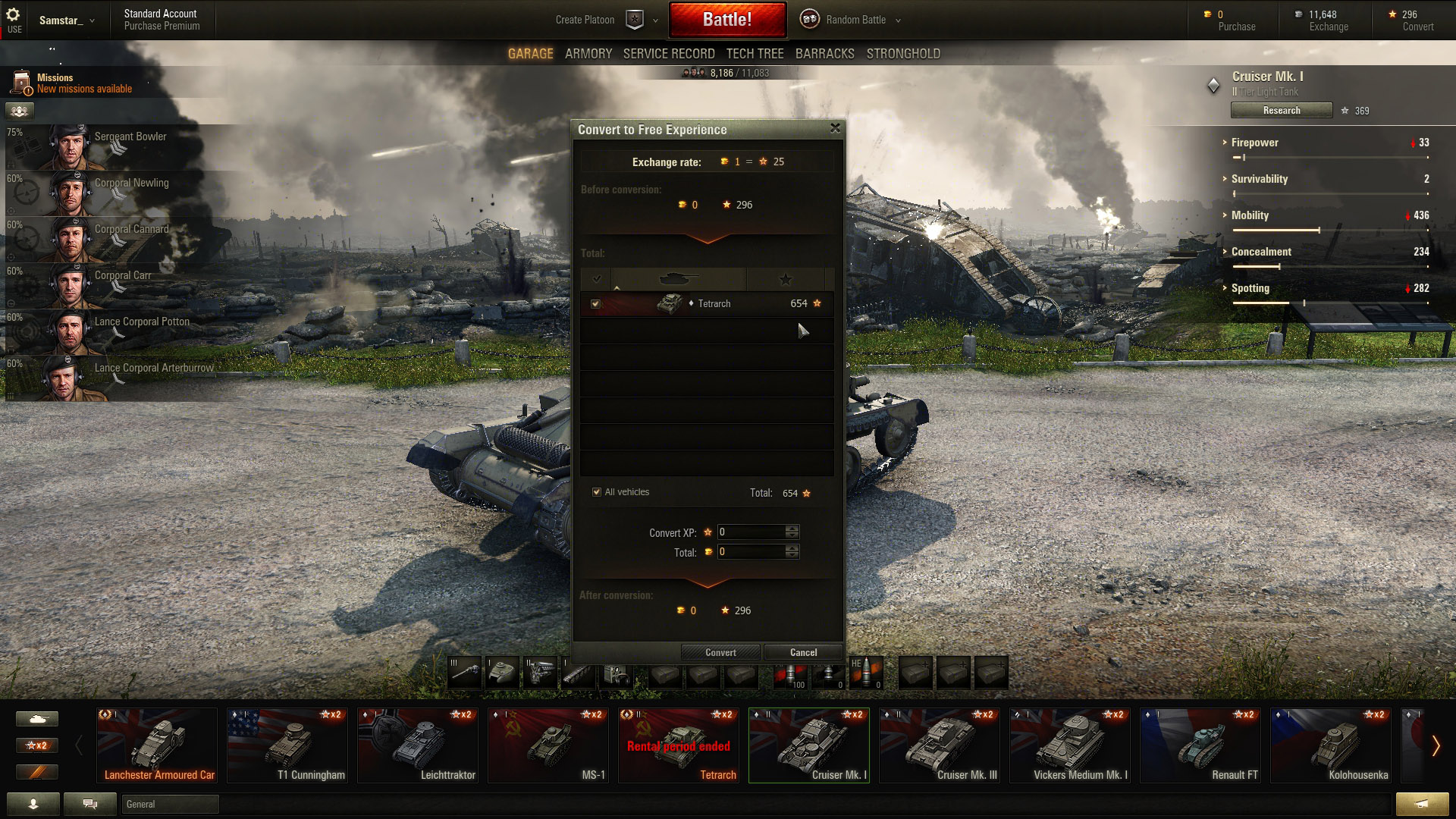Confirm with the Convert button
Image resolution: width=1456 pixels, height=819 pixels.
[x=720, y=652]
